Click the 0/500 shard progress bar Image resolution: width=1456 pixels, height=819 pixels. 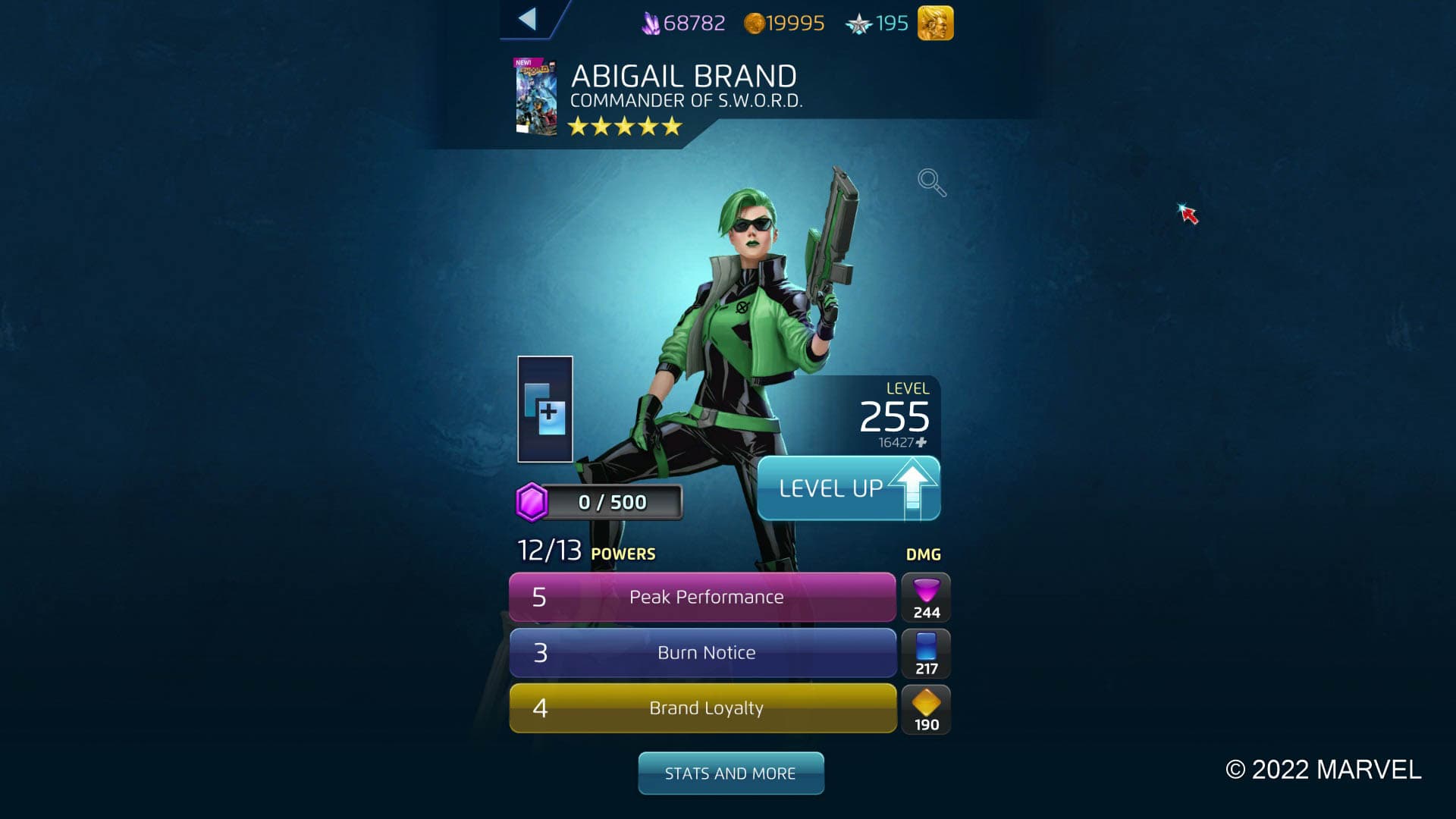pyautogui.click(x=614, y=501)
